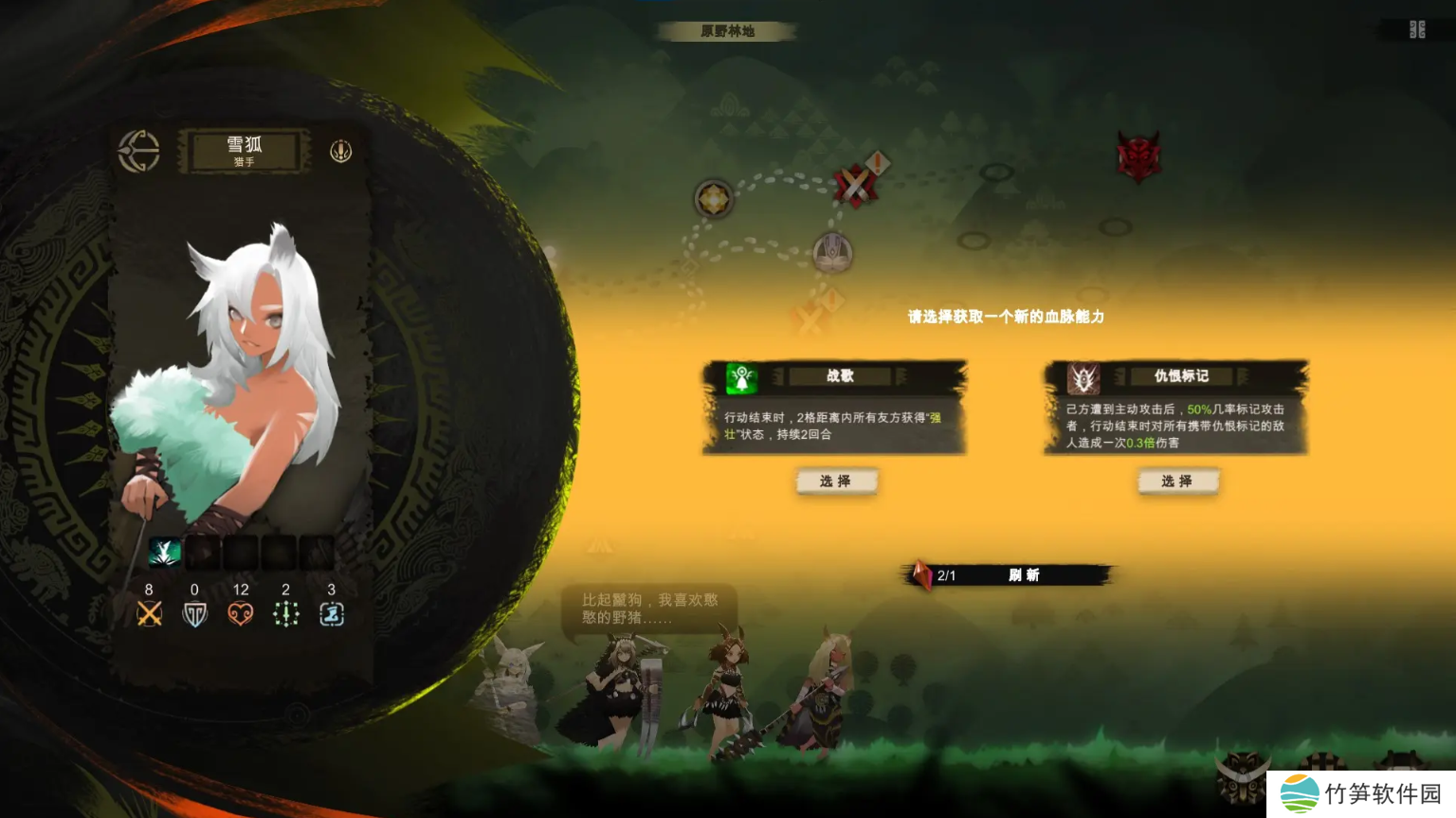Select the crossed swords battle map node
1456x818 pixels.
tap(856, 184)
